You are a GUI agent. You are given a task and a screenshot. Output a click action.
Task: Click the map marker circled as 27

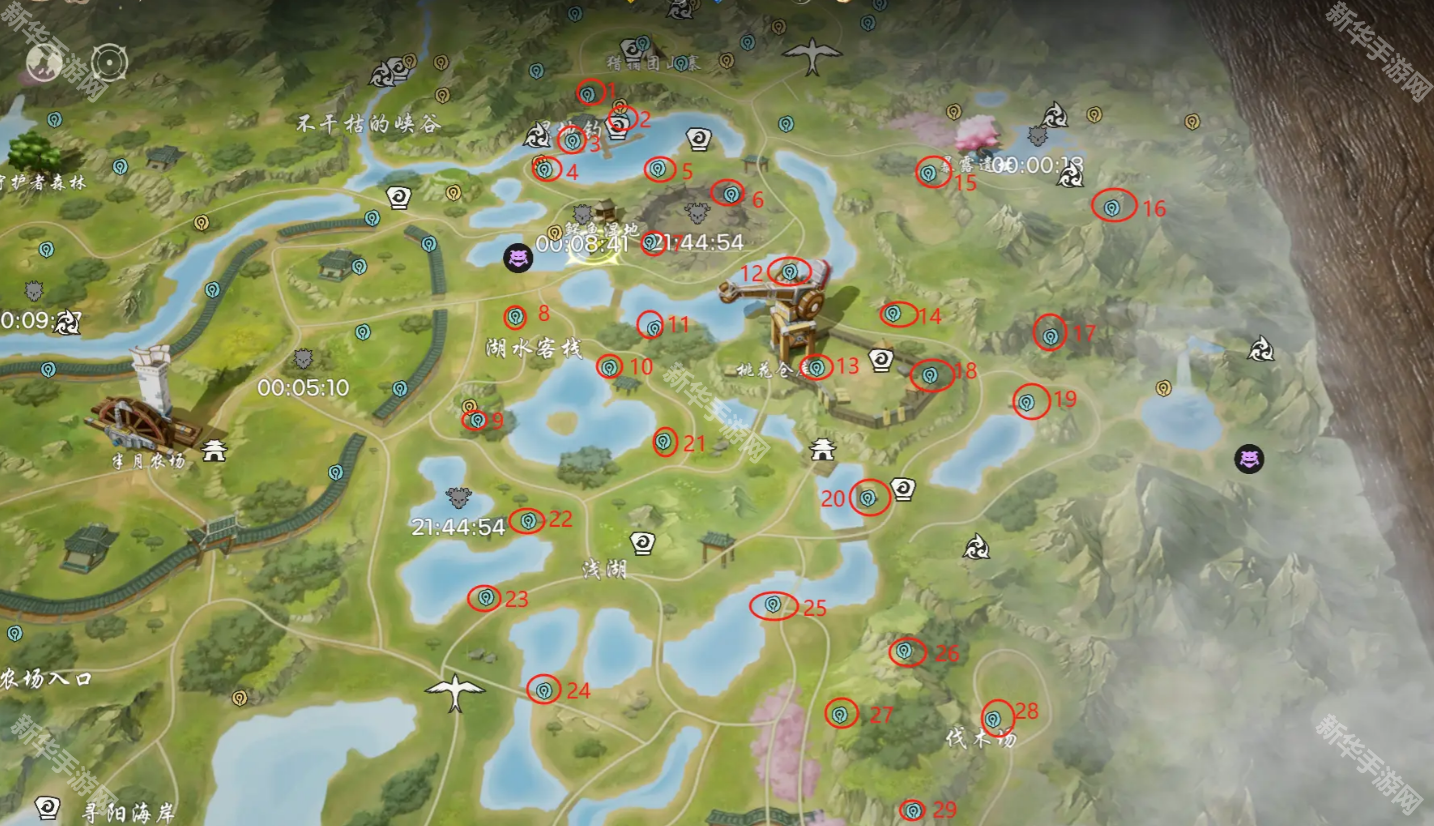click(841, 713)
